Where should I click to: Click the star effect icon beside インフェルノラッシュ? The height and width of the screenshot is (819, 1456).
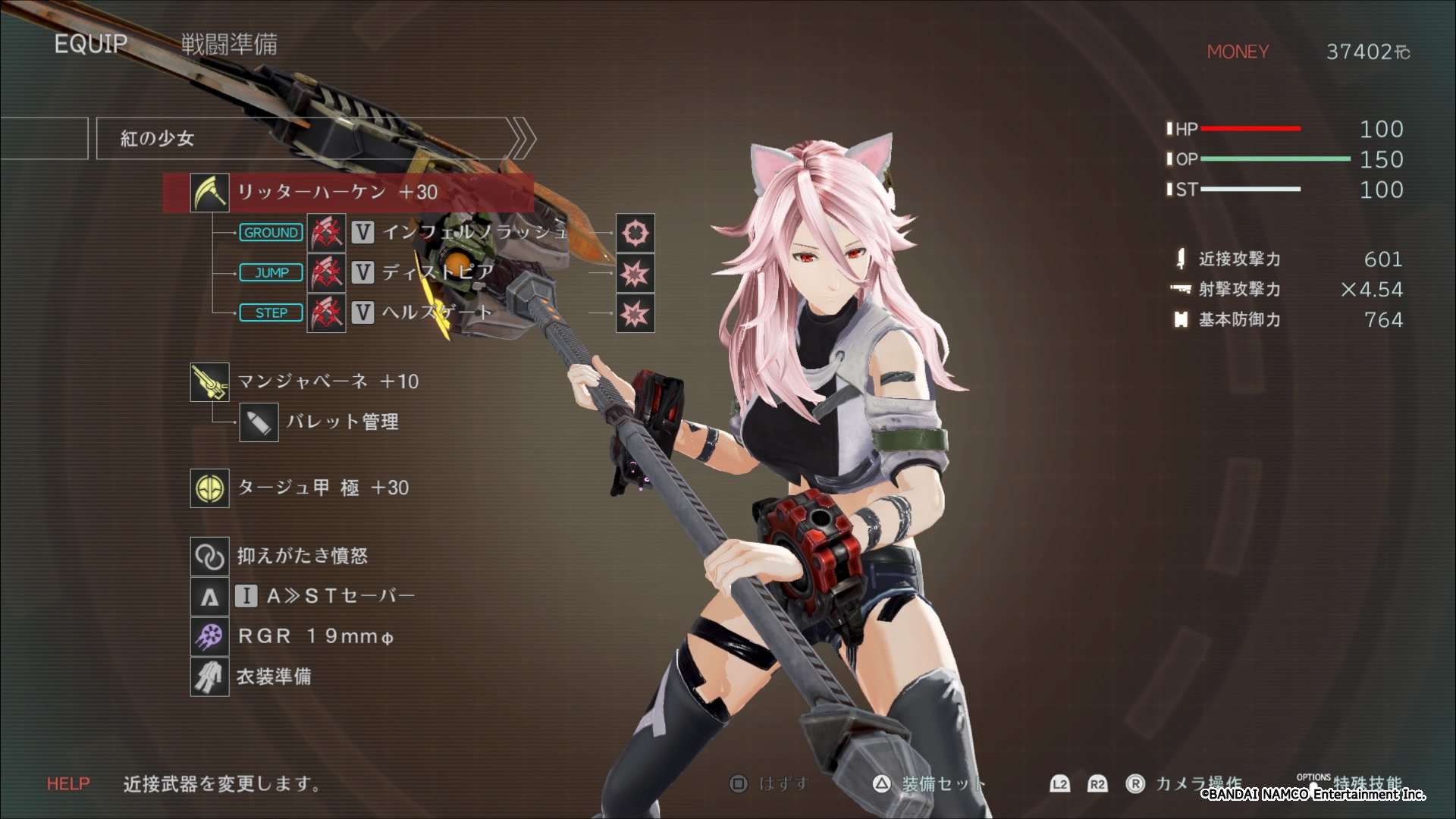[635, 233]
